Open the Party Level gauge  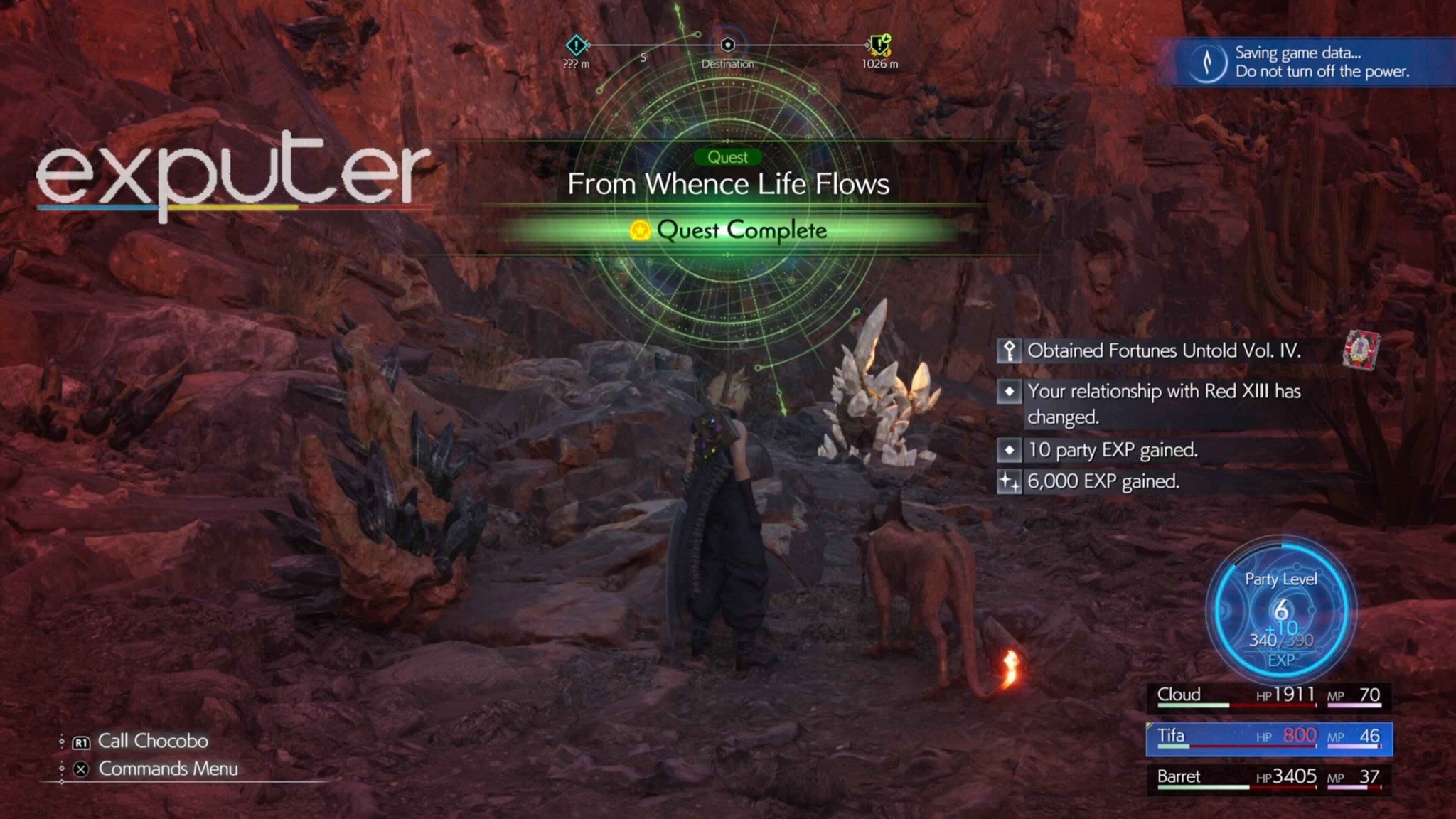pos(1280,611)
